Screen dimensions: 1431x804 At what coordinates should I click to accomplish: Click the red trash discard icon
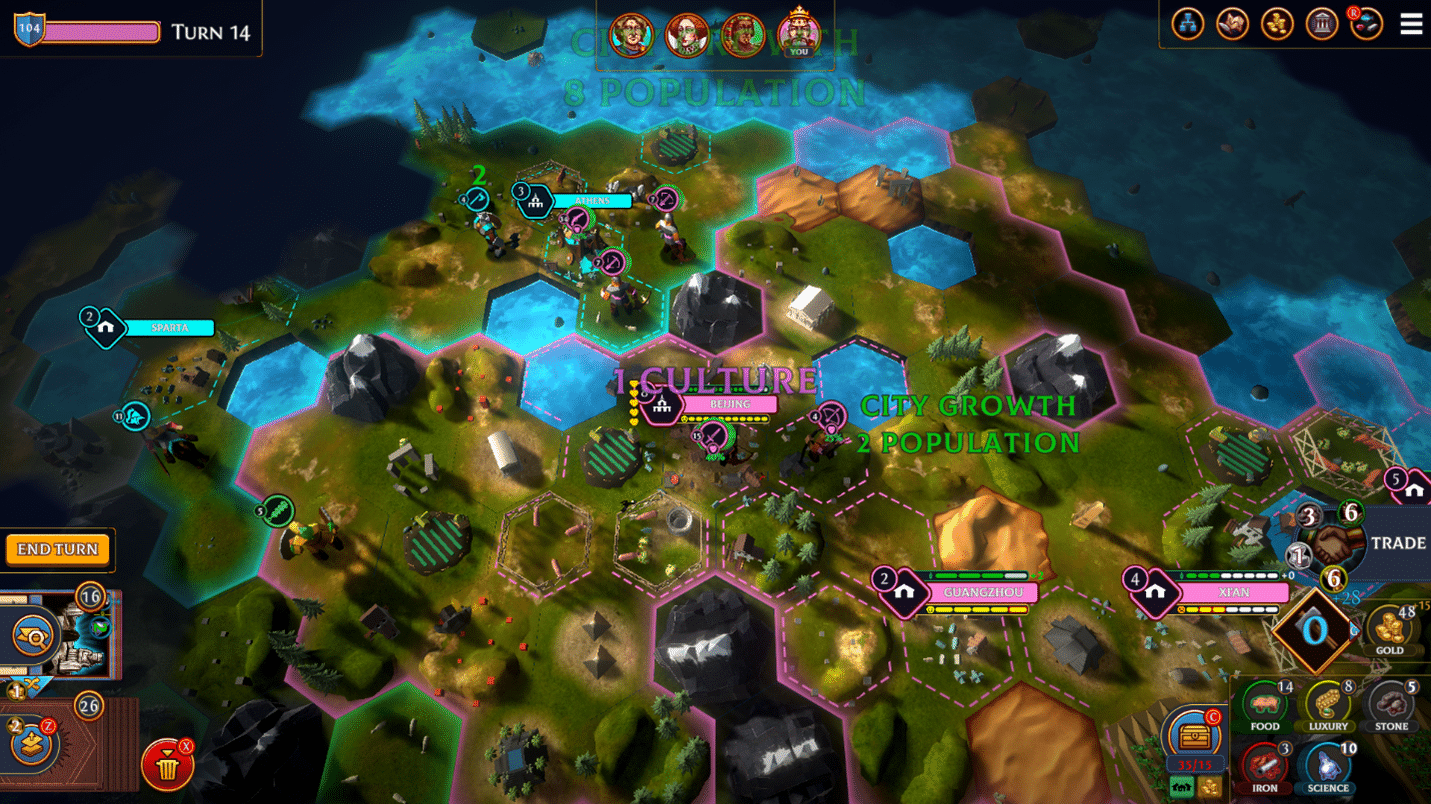[166, 763]
